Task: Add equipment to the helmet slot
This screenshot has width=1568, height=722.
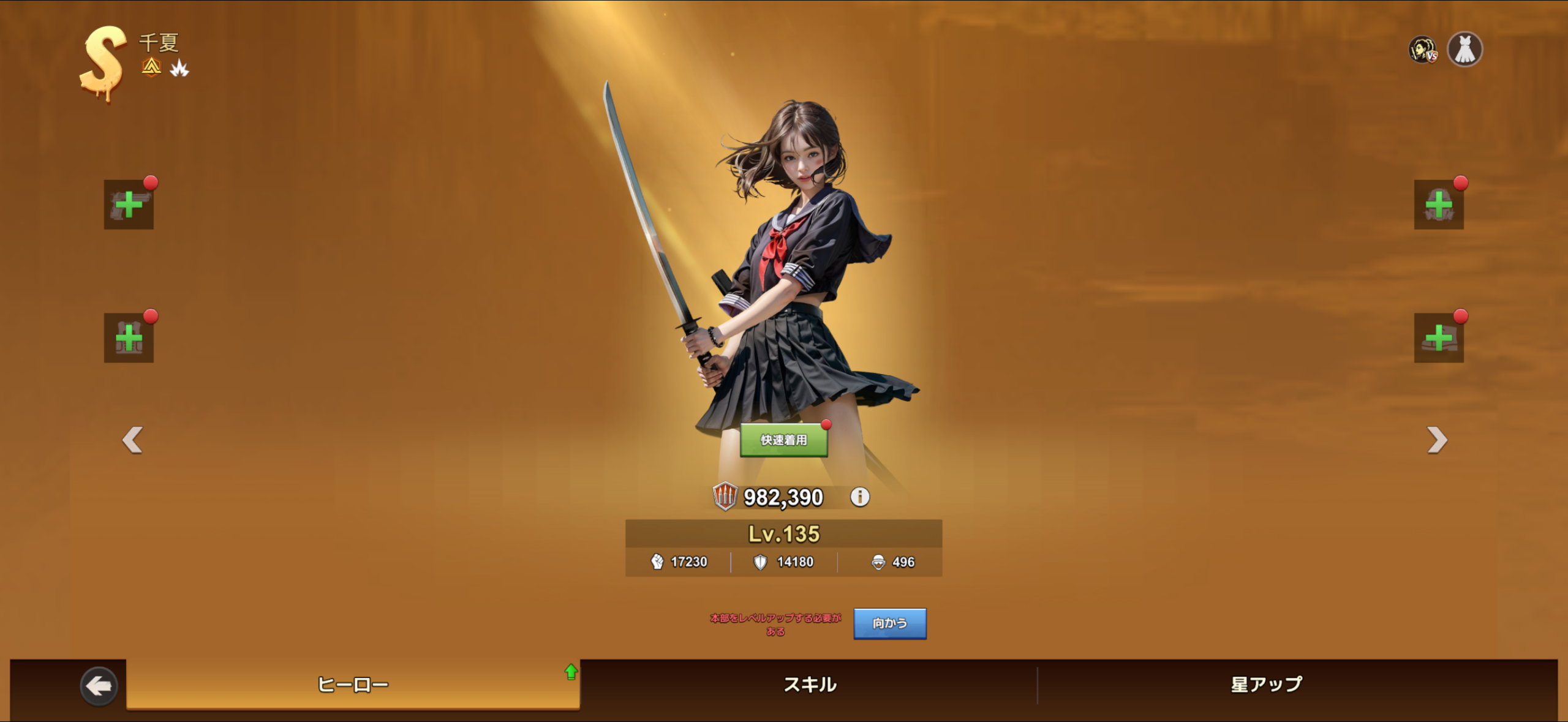Action: (x=1438, y=205)
